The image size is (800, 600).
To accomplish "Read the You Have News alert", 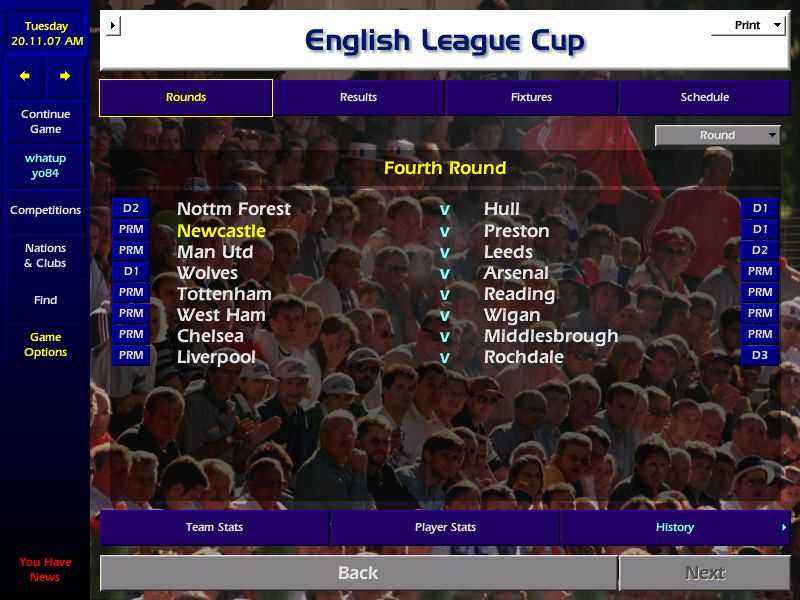I will [45, 569].
